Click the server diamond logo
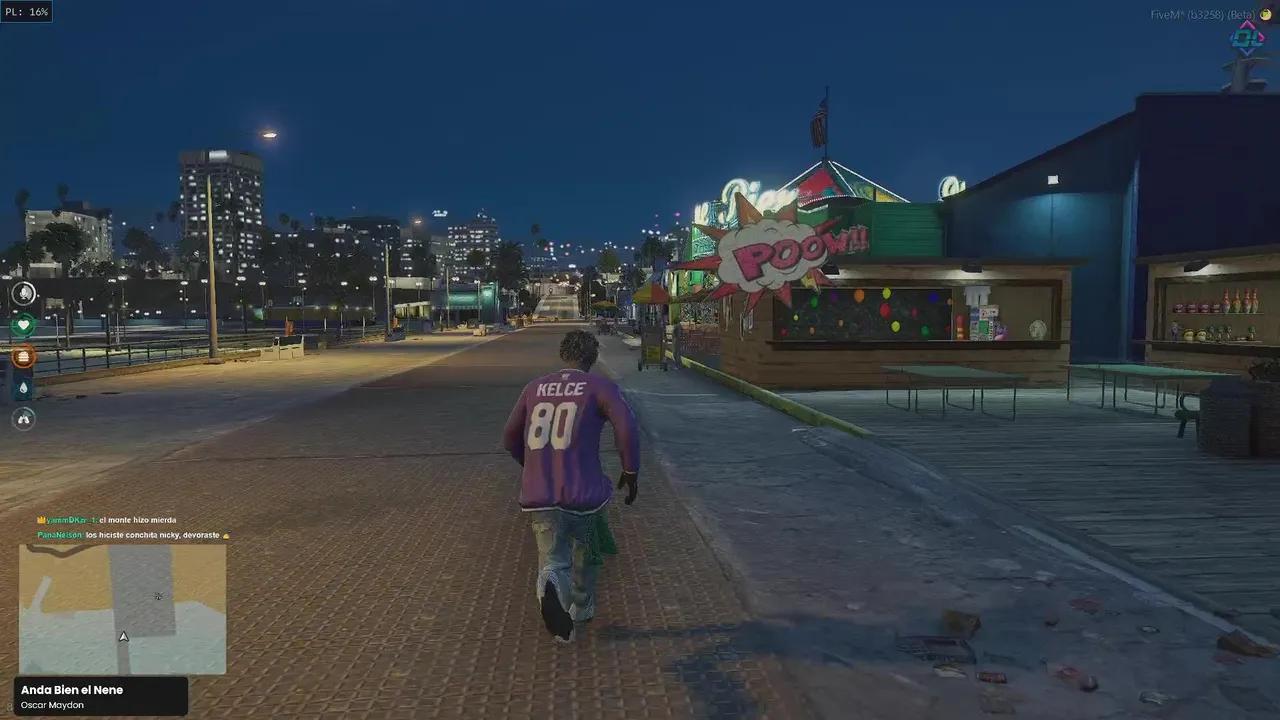 tap(1247, 38)
